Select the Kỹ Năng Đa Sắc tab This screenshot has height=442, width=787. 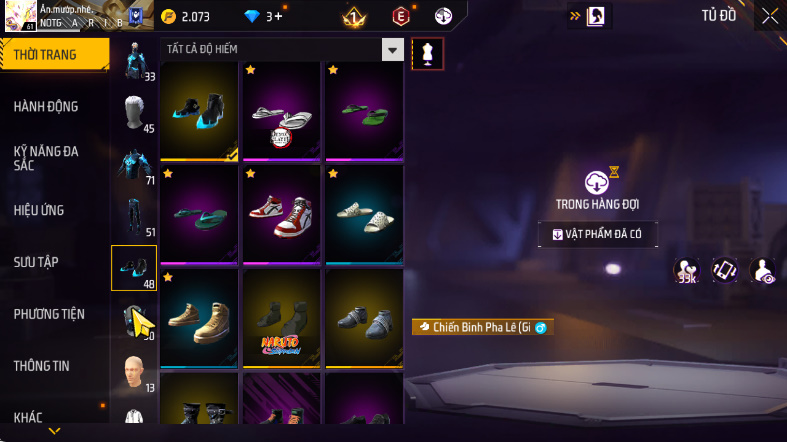[46, 158]
